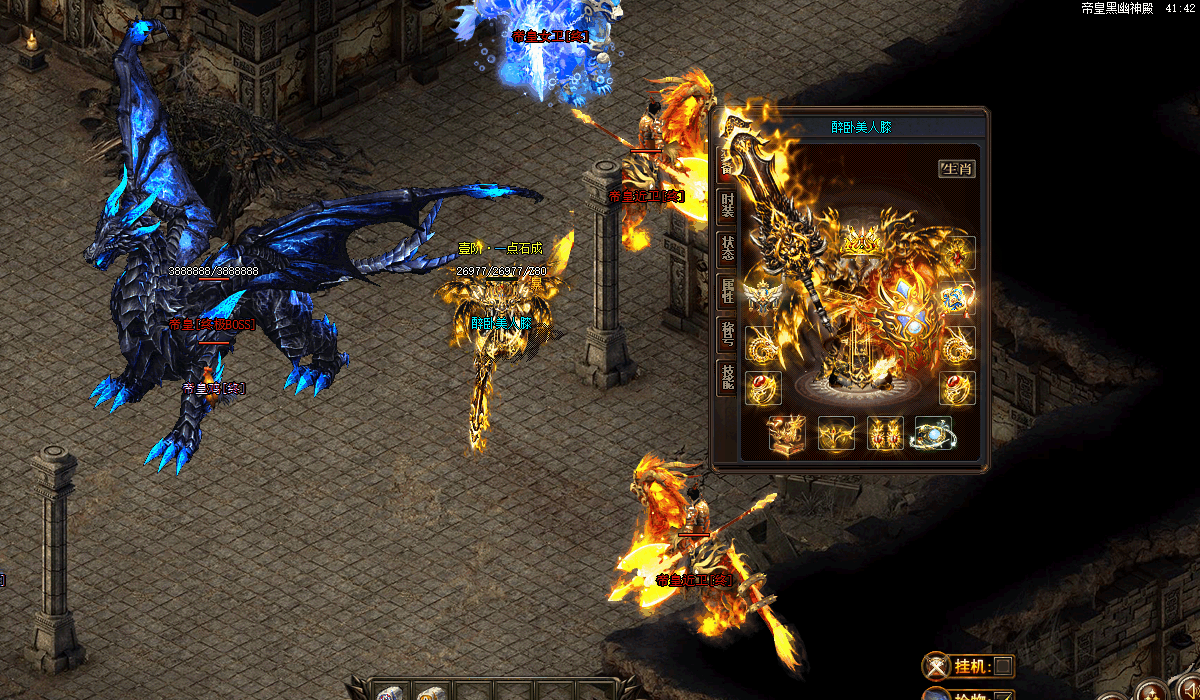Select the blue dragon talisman slot
This screenshot has height=700, width=1200.
coord(957,297)
